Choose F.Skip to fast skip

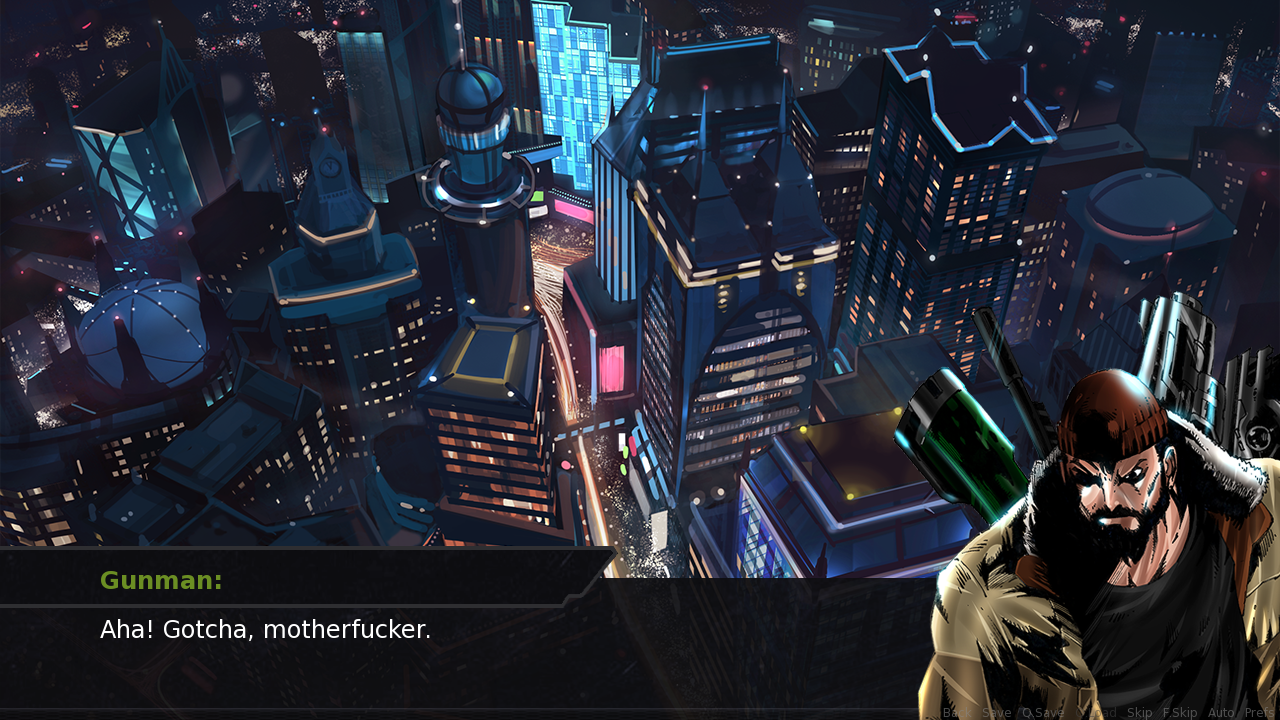1180,713
